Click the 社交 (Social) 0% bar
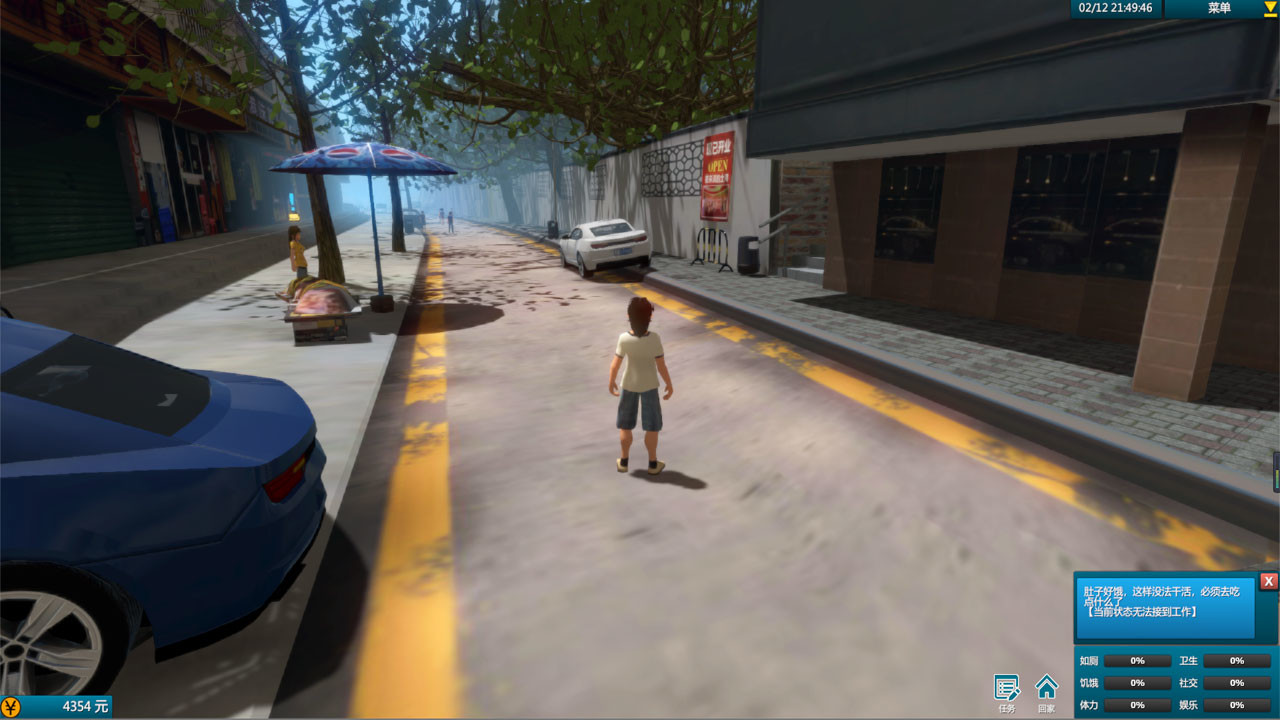 (1237, 682)
